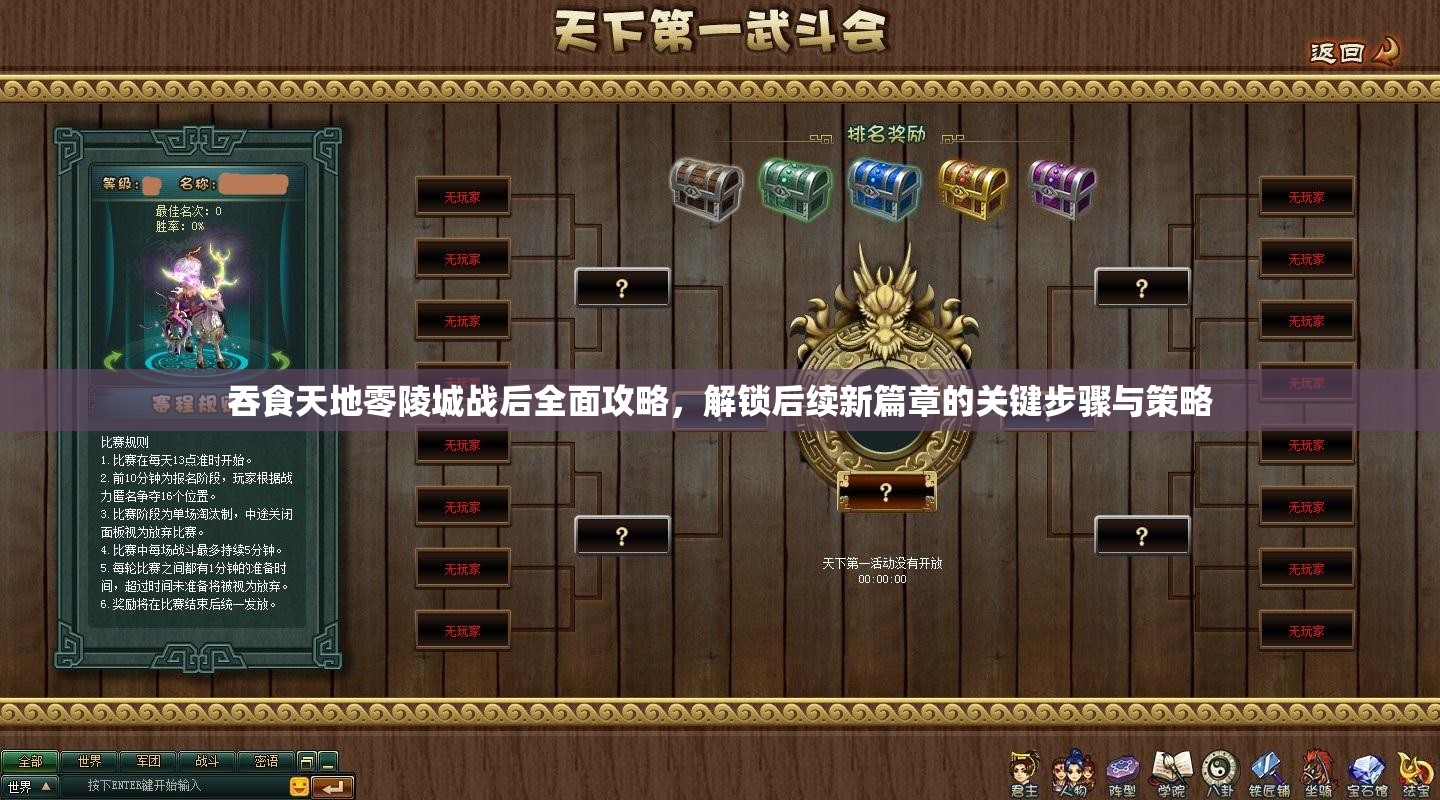Image resolution: width=1440 pixels, height=800 pixels.
Task: Enable the 密语 chat channel
Action: (268, 760)
